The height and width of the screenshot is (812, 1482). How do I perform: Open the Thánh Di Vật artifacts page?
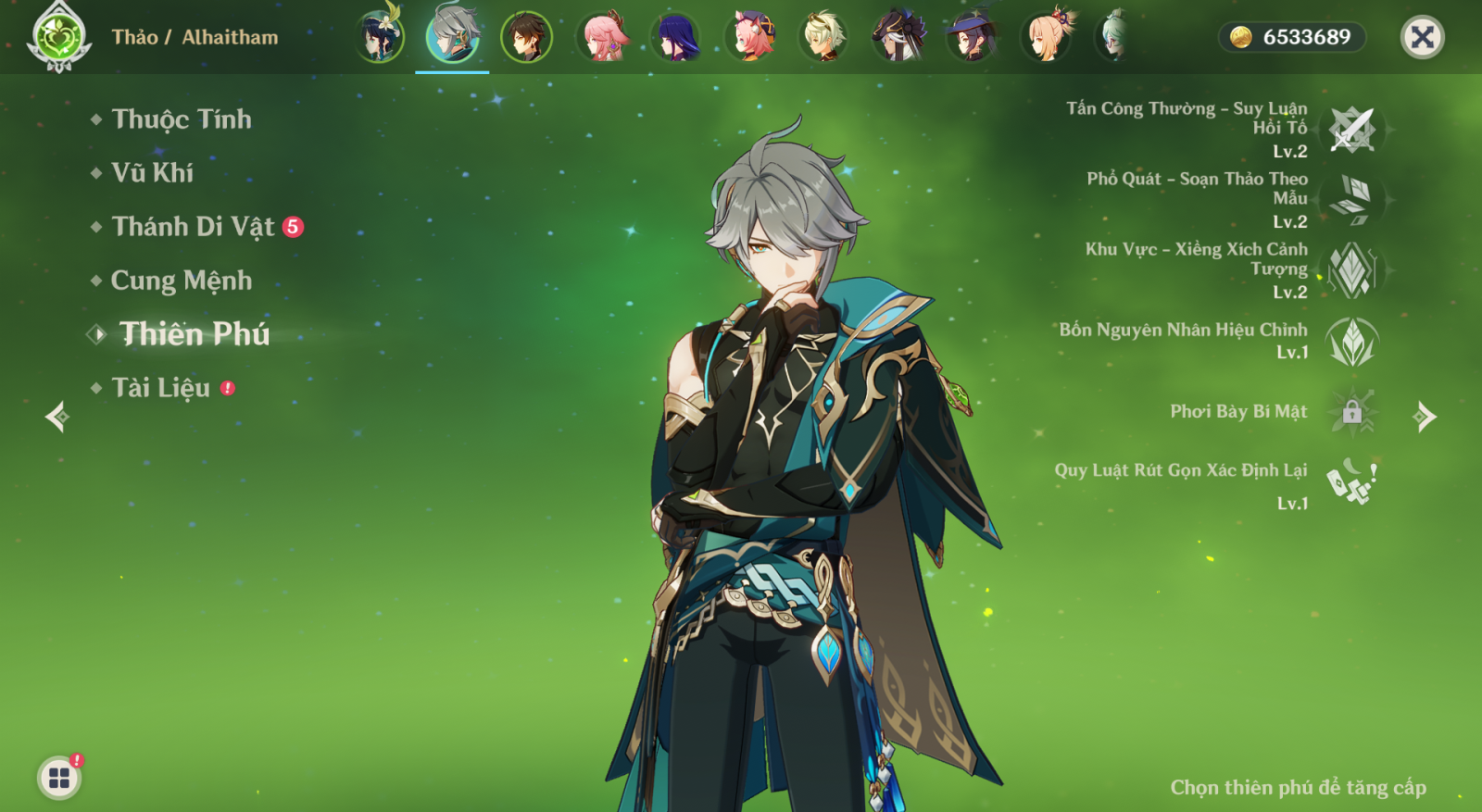coord(193,227)
